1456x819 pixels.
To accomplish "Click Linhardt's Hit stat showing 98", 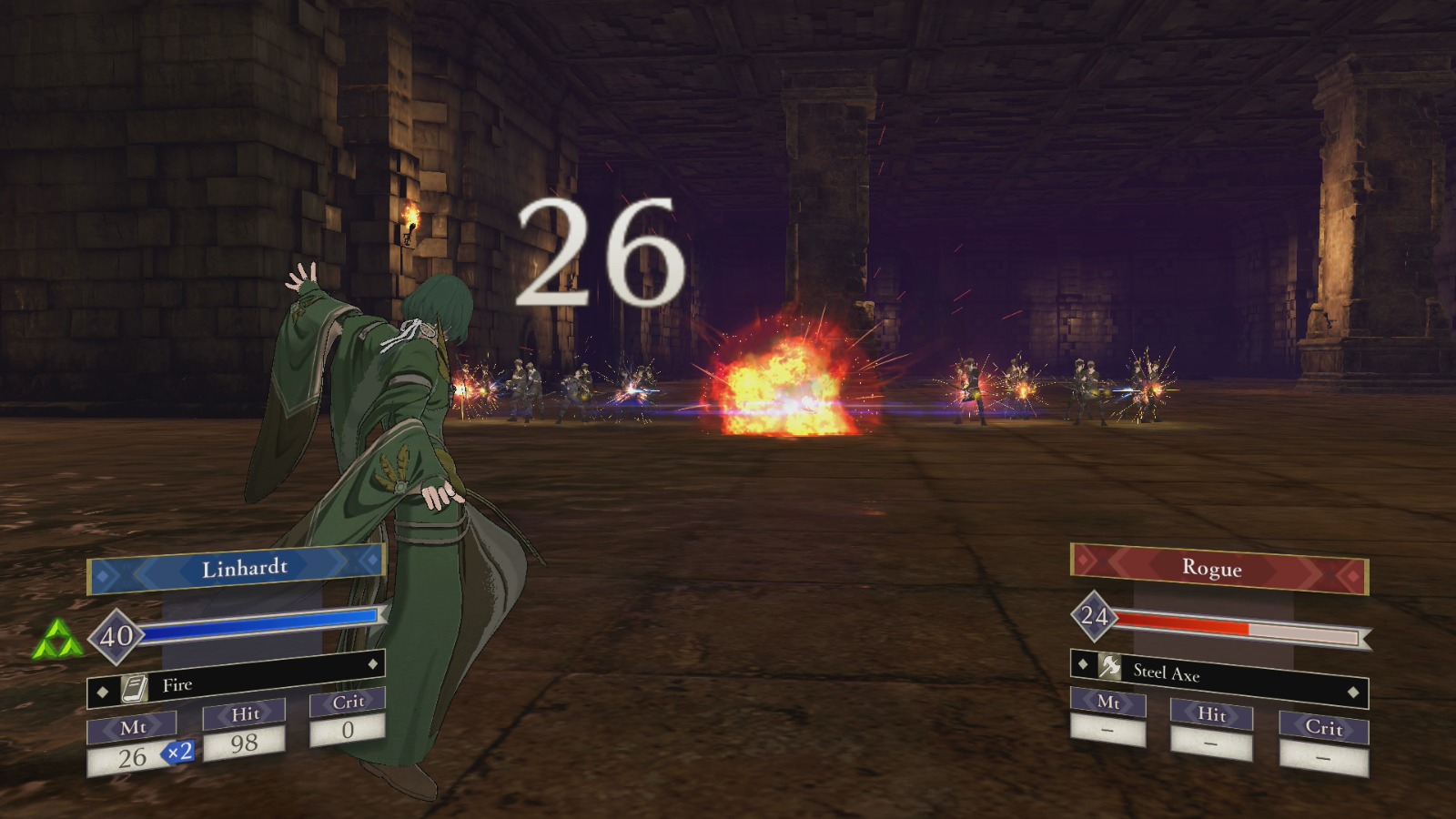I will [246, 743].
